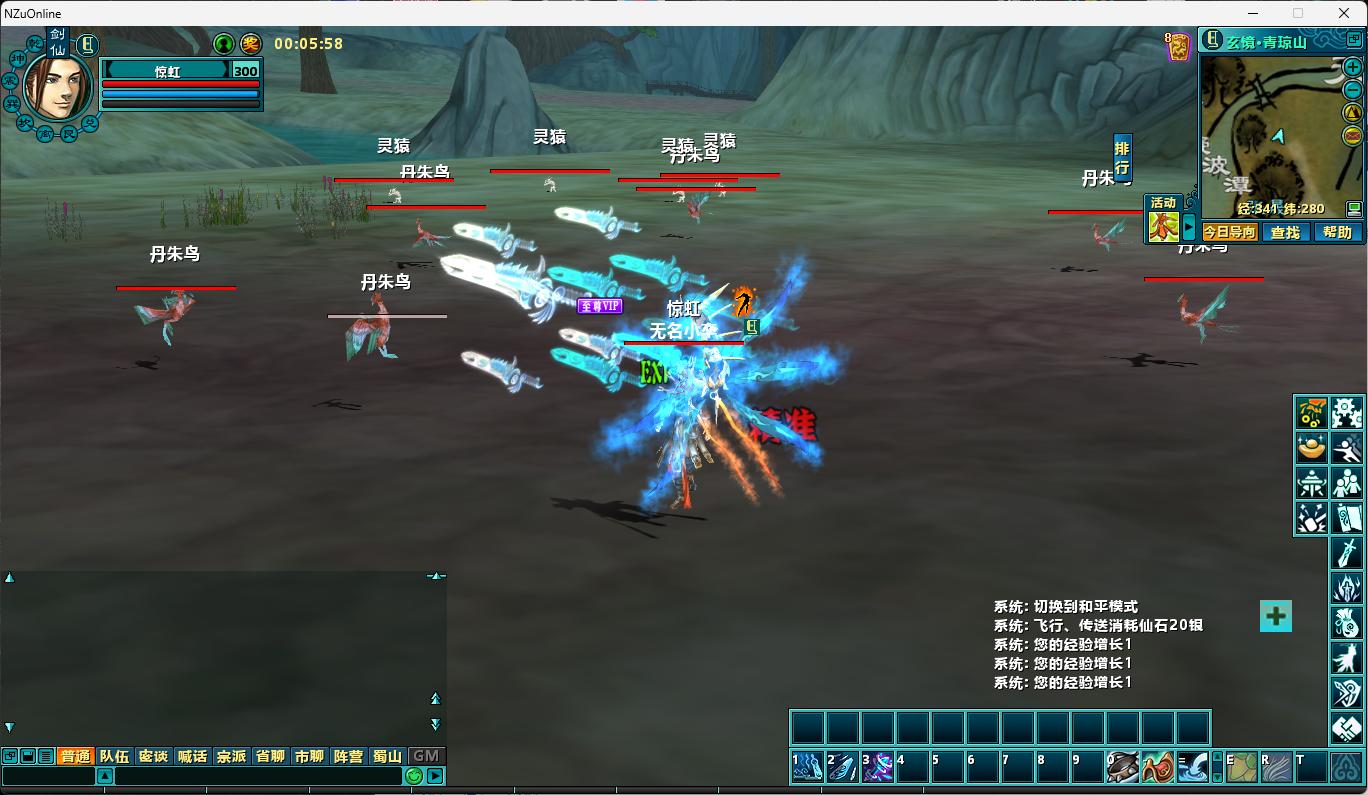Close the NZuOnline game window
This screenshot has height=795, width=1368.
pos(1344,13)
